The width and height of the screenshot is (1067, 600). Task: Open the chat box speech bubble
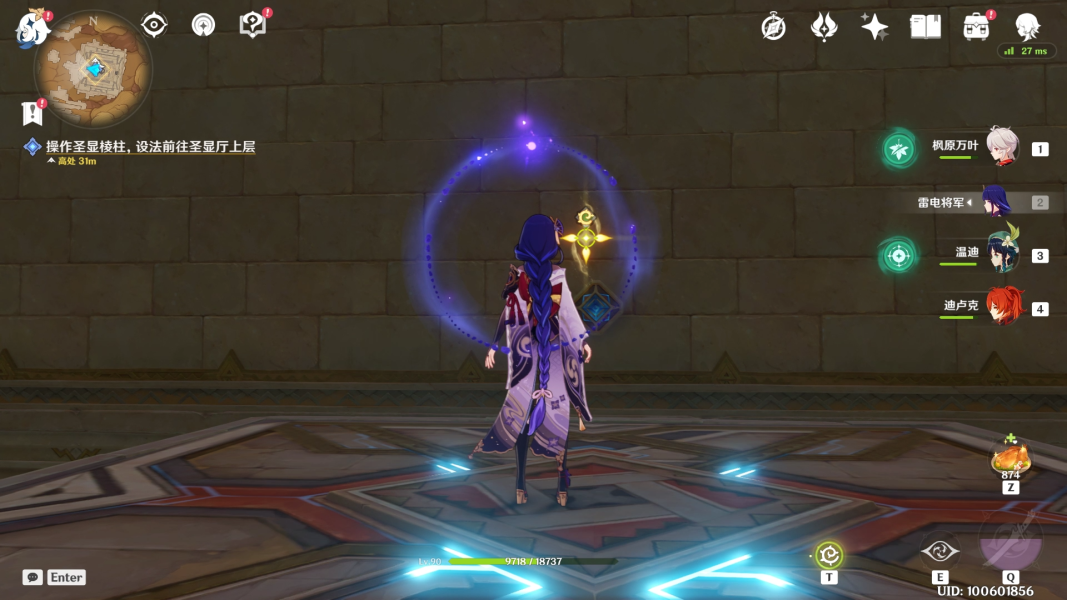pyautogui.click(x=33, y=577)
